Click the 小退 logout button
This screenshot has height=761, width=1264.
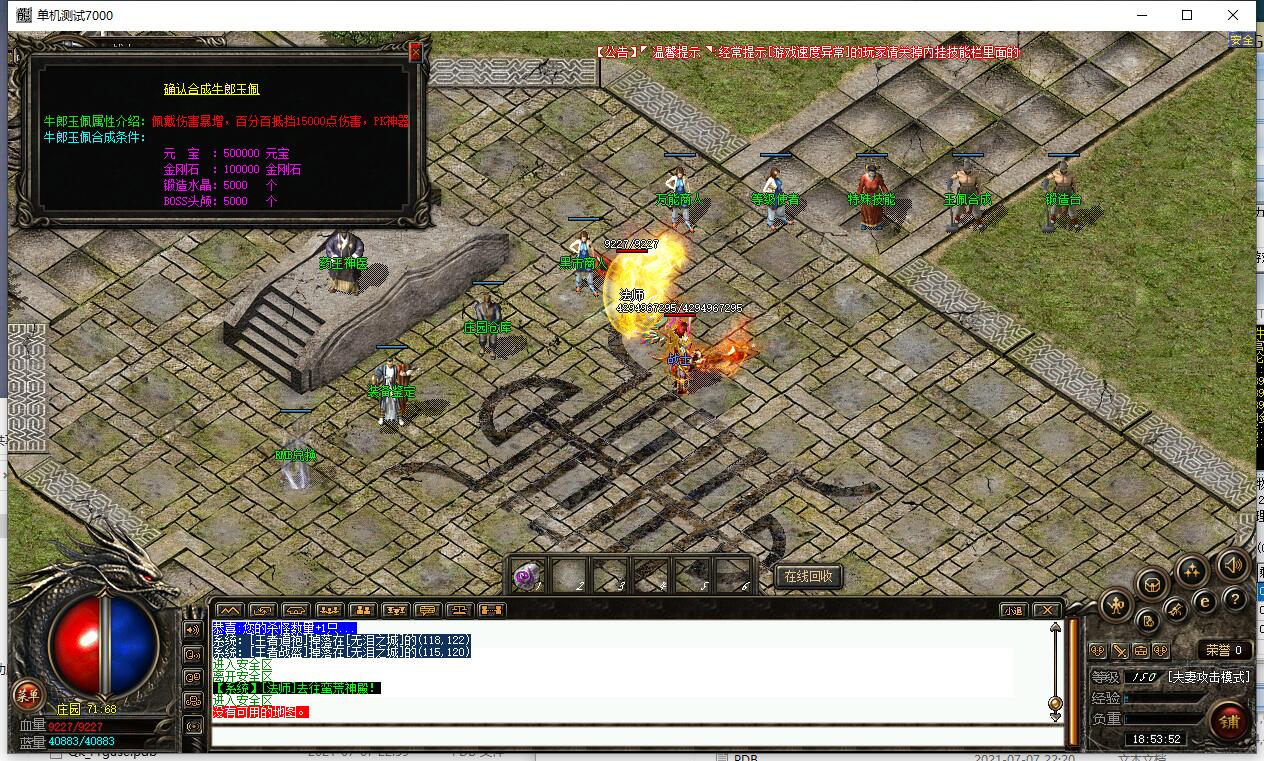(x=1015, y=610)
